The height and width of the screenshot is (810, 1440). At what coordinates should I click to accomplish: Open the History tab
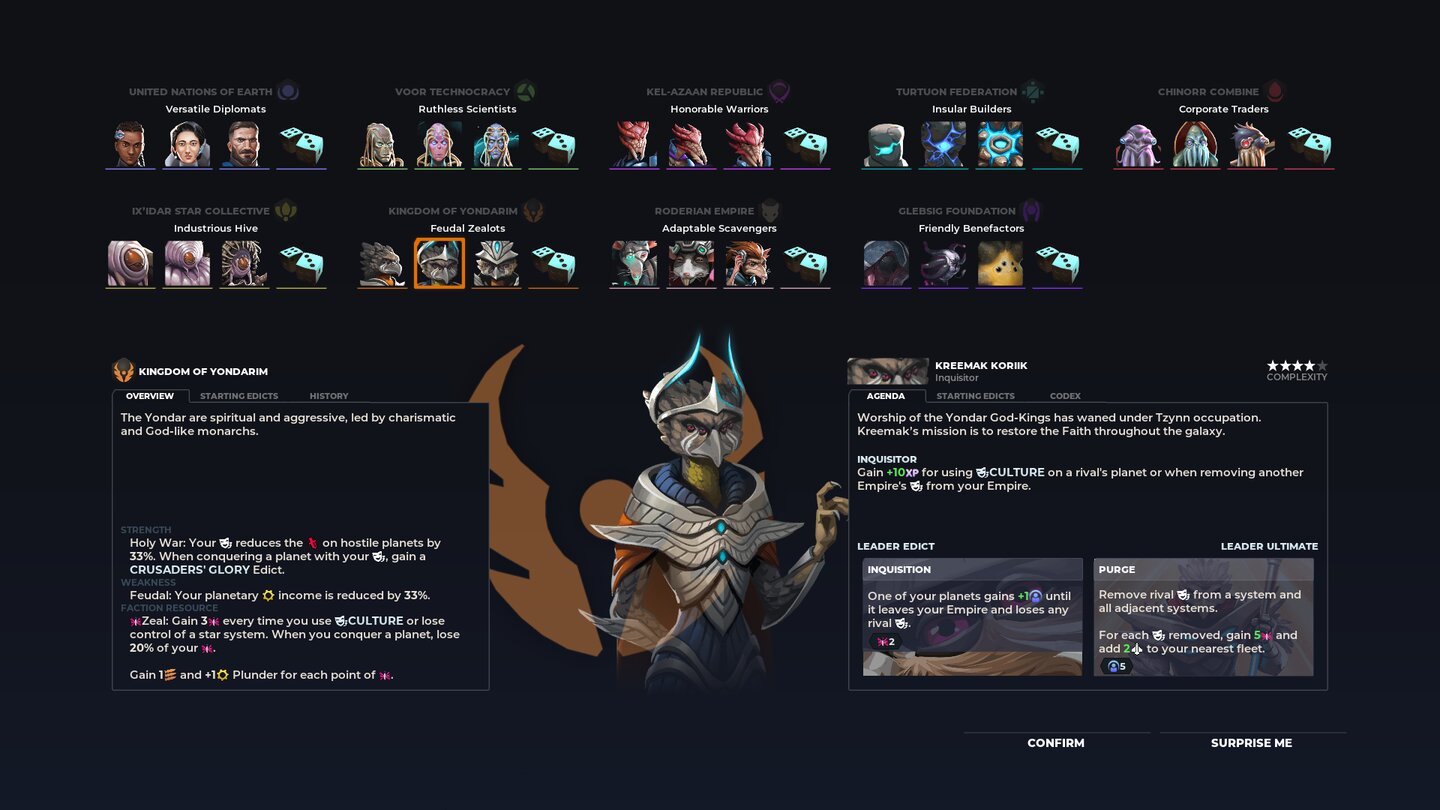pos(328,395)
